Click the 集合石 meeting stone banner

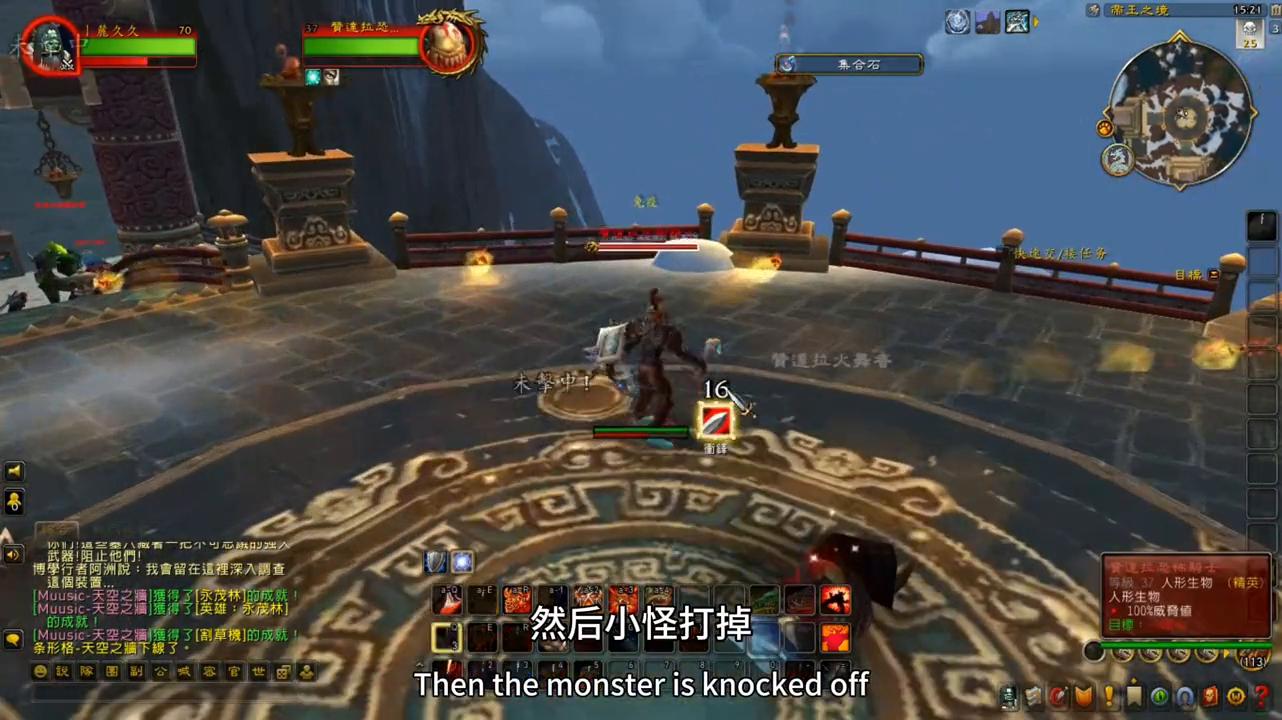click(848, 64)
